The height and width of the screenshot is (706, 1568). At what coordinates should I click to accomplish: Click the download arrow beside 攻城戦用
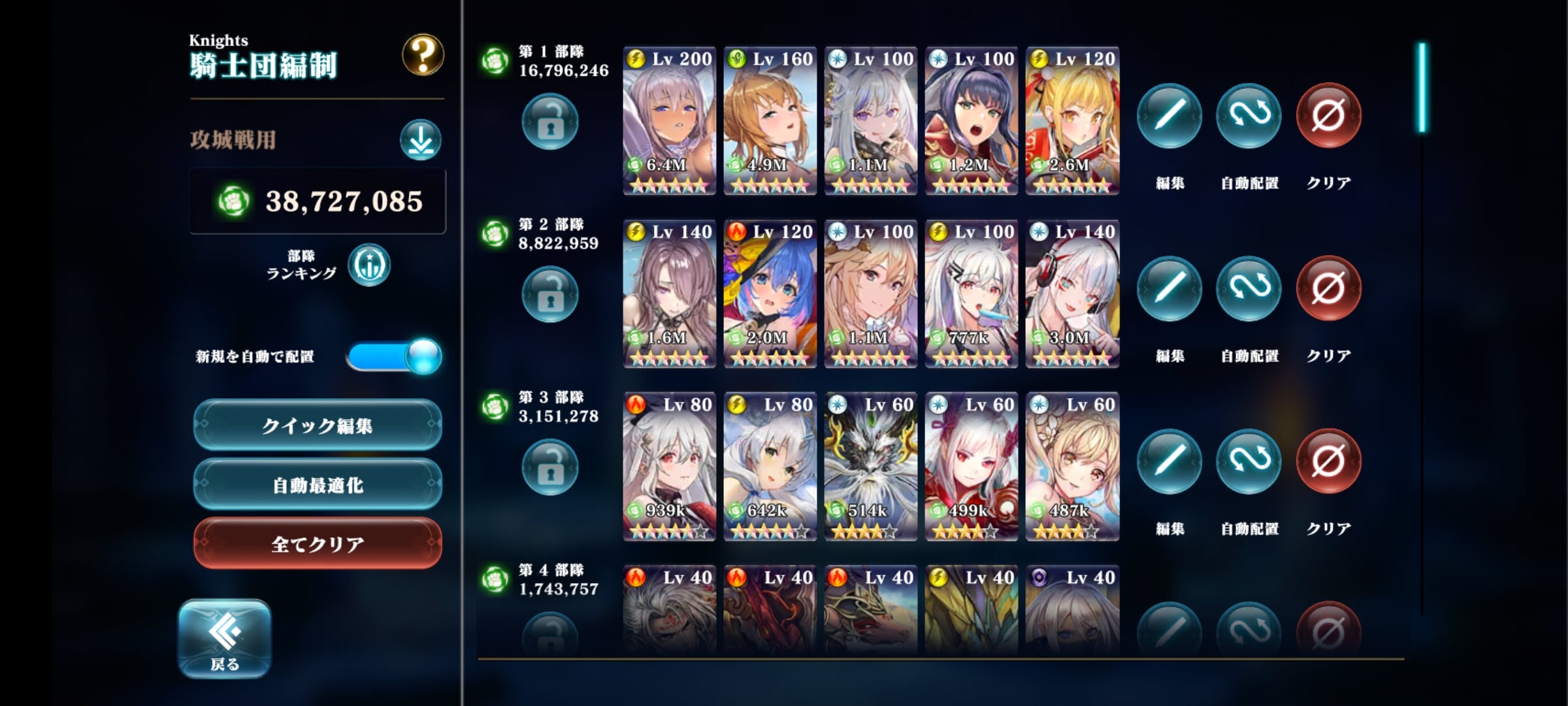[x=420, y=140]
